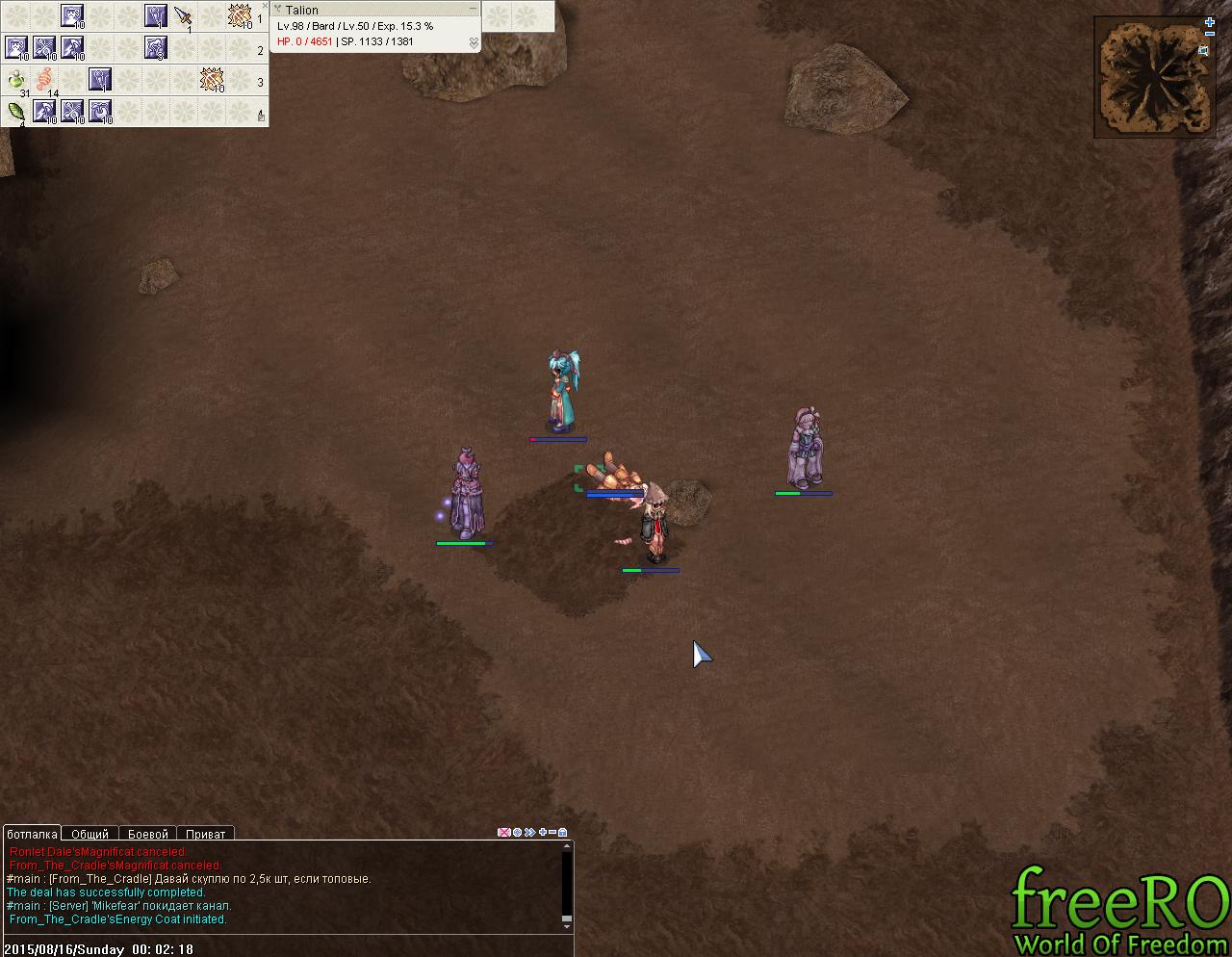Screen dimensions: 1232x957
Task: Select the Приват chat tab
Action: point(205,834)
